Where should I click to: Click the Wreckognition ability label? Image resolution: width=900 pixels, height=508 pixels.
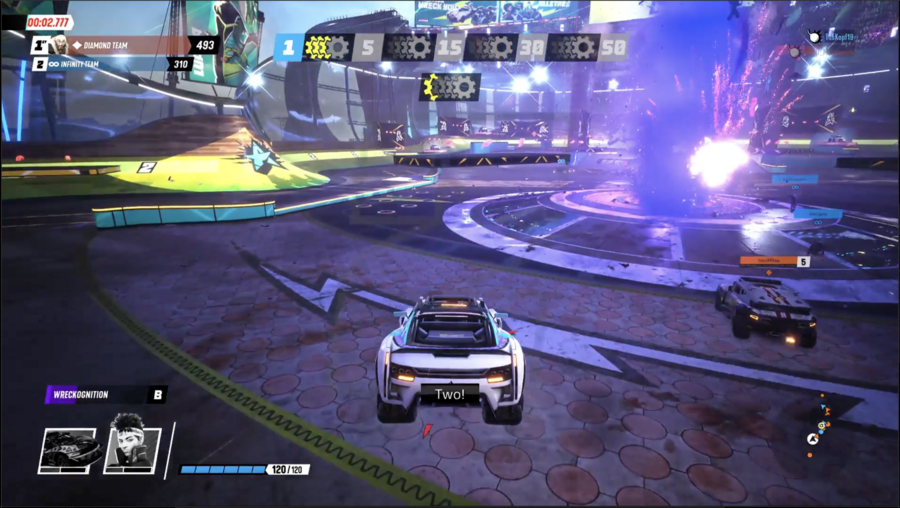pos(95,394)
